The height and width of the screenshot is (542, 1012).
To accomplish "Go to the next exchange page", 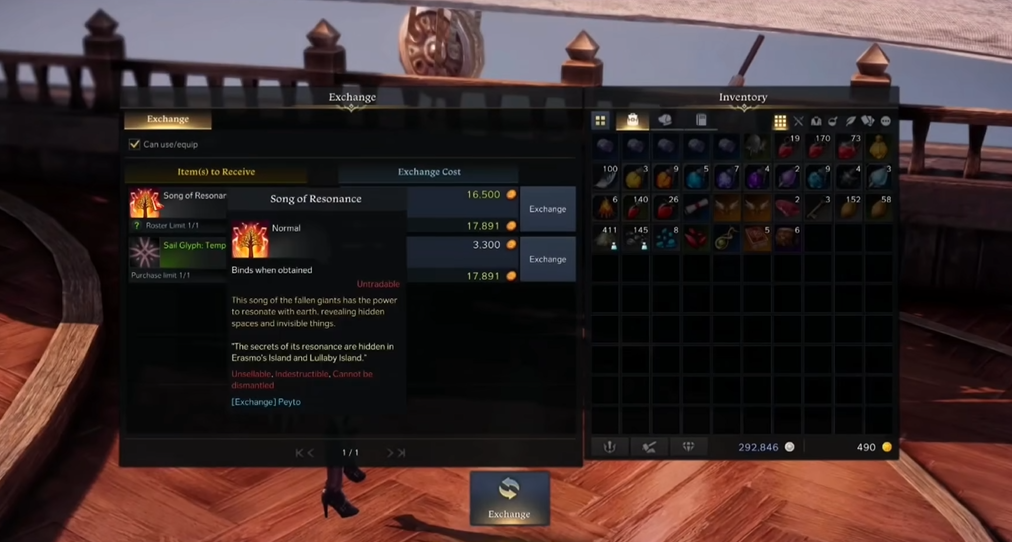I will tap(390, 453).
